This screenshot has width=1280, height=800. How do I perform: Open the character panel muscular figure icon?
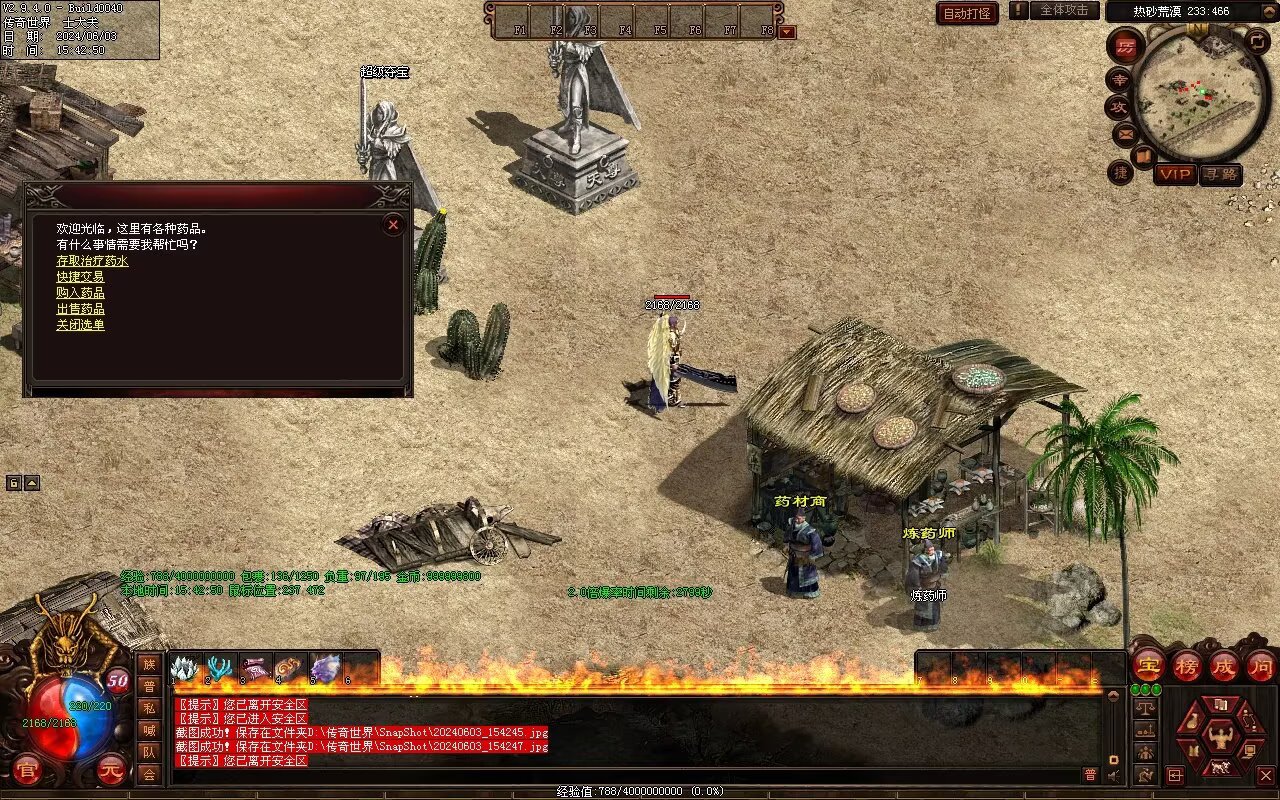(x=1220, y=739)
